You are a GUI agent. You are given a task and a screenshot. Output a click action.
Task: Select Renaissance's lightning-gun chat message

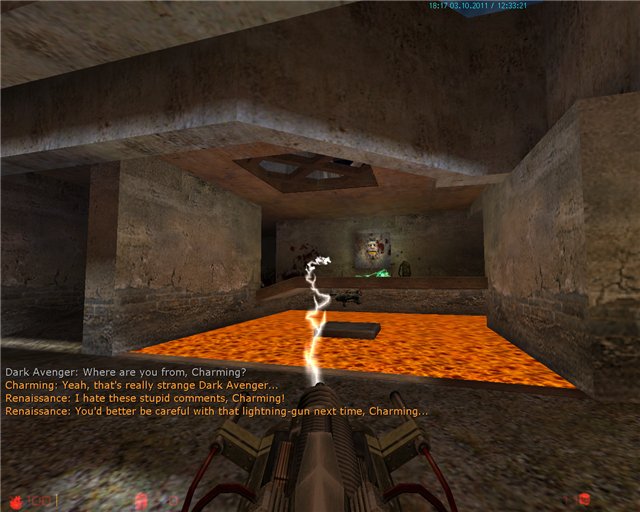point(217,411)
